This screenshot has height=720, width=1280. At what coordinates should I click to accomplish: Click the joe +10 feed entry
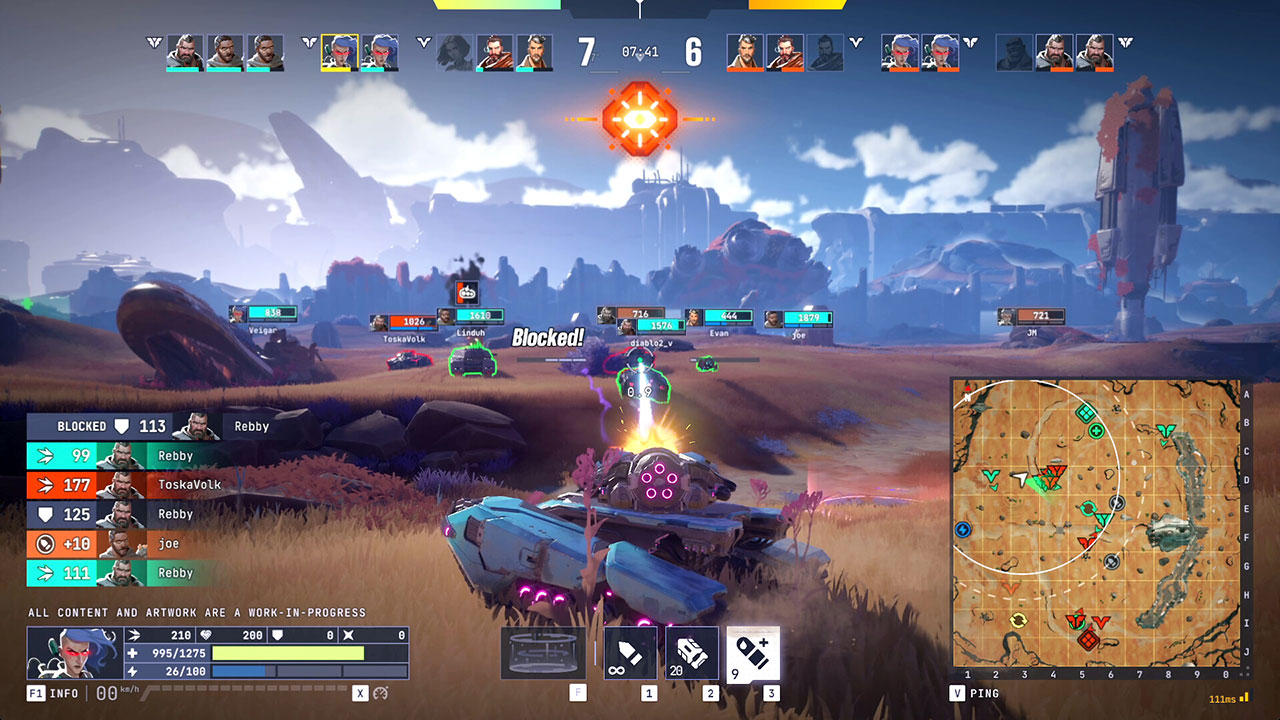coord(125,544)
